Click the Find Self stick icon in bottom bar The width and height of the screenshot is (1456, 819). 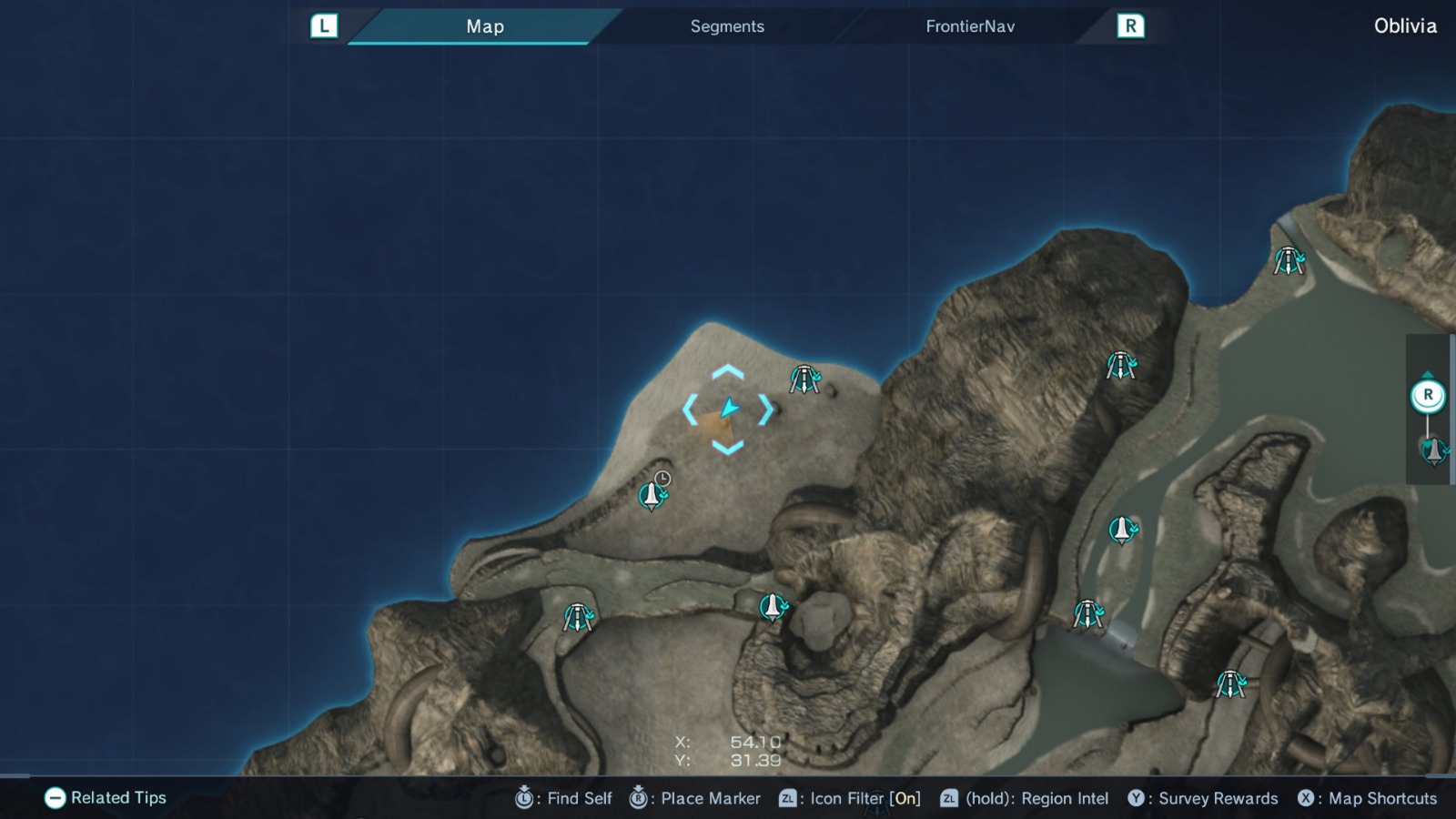coord(523,798)
